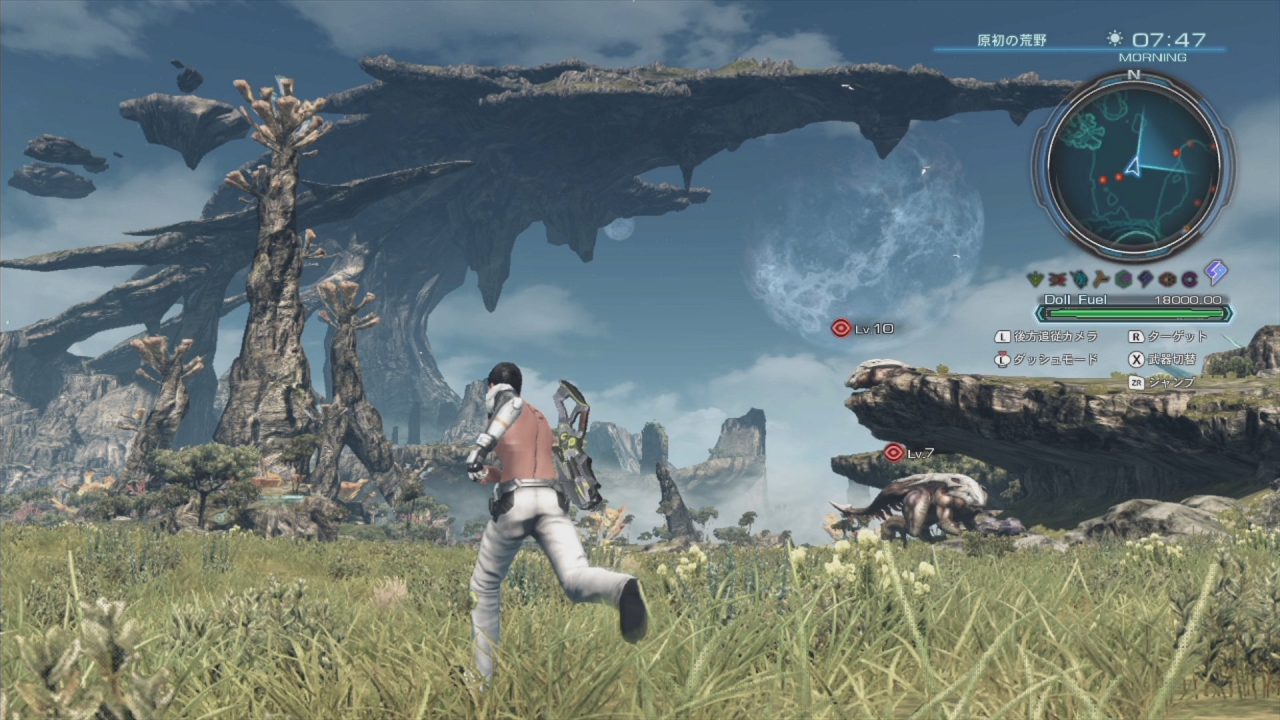Choose the green hexagon union emblem
The height and width of the screenshot is (720, 1280).
click(x=1123, y=279)
